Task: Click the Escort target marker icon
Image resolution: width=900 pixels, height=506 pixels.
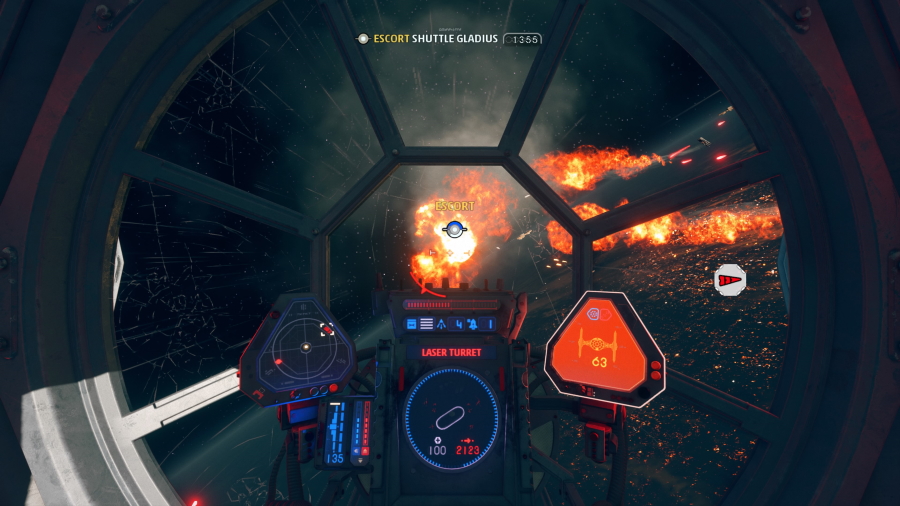Action: pyautogui.click(x=455, y=230)
